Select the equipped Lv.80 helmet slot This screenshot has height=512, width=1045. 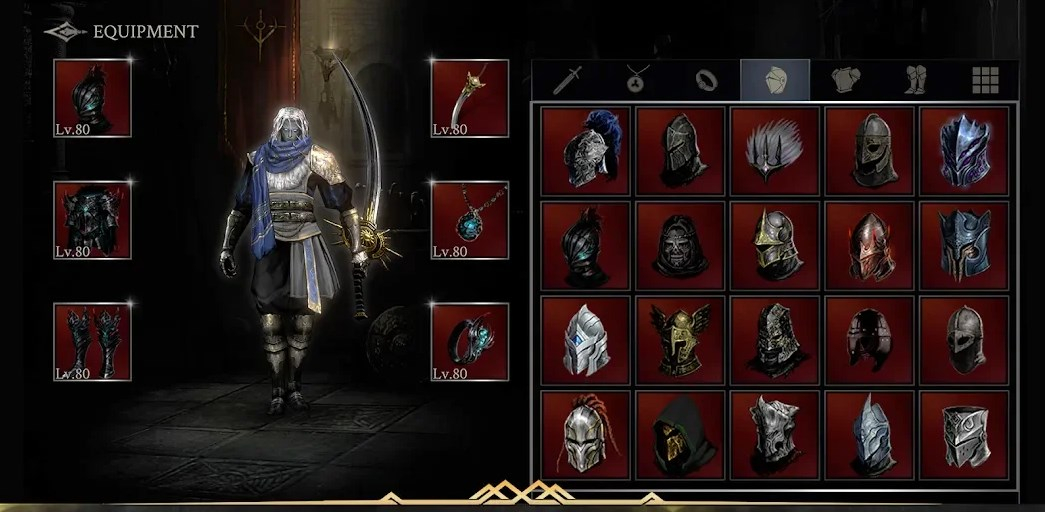pyautogui.click(x=92, y=98)
